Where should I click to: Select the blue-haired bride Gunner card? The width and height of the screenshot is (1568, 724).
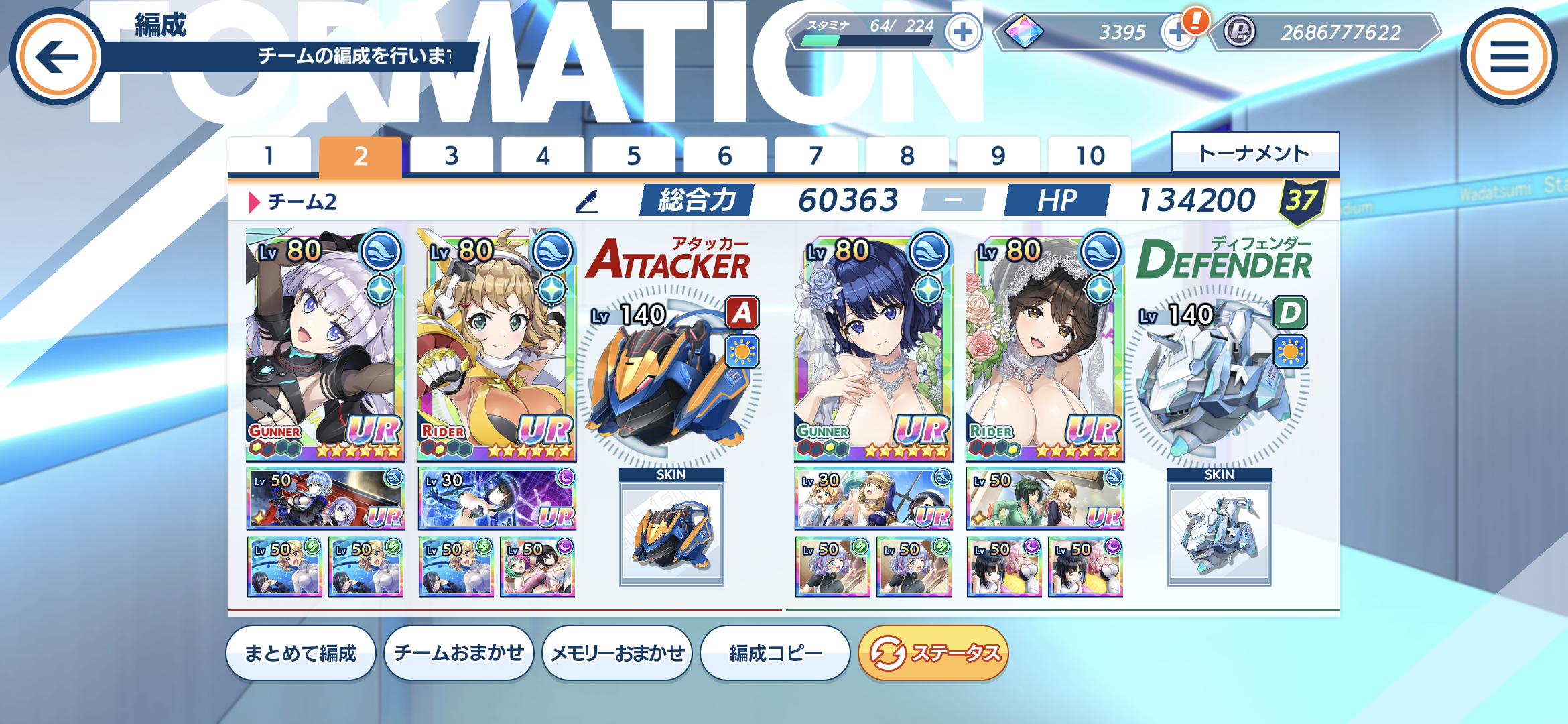[x=873, y=345]
